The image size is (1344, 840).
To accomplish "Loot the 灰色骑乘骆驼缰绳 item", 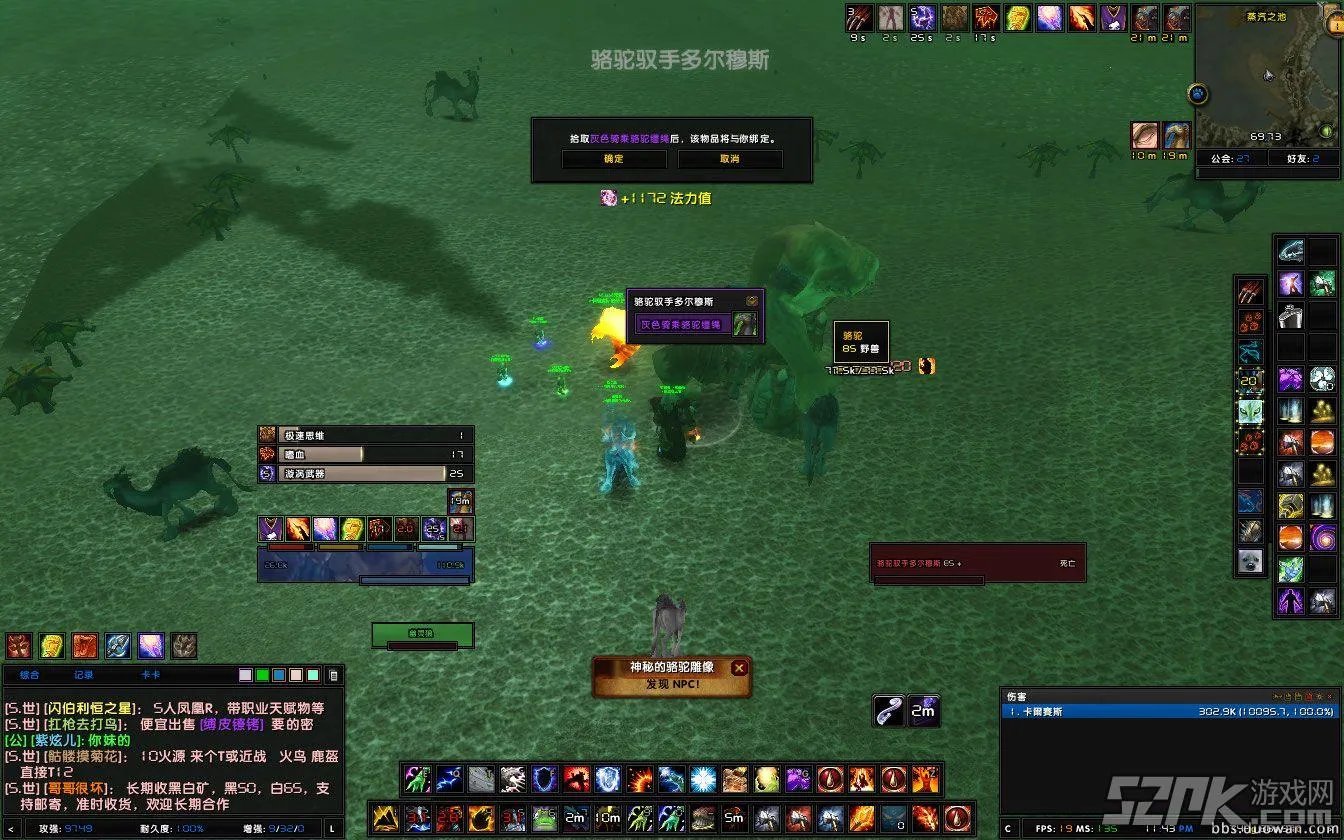I will pos(696,325).
